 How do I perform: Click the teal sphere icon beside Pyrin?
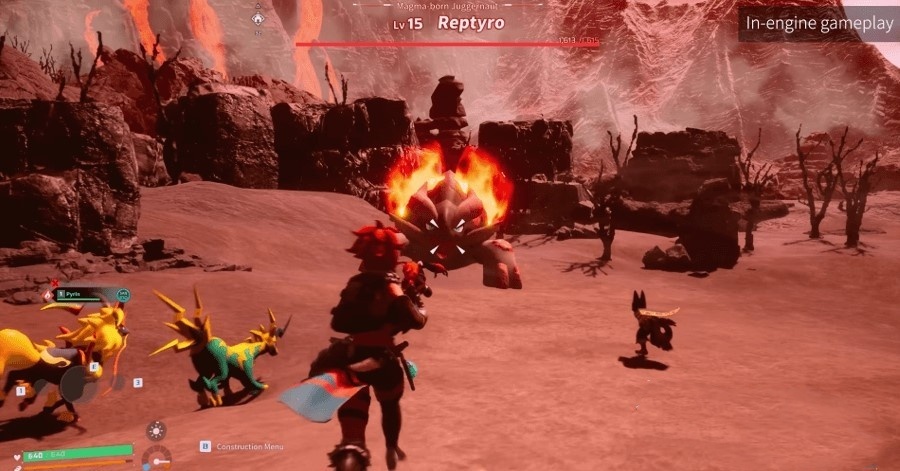[123, 295]
